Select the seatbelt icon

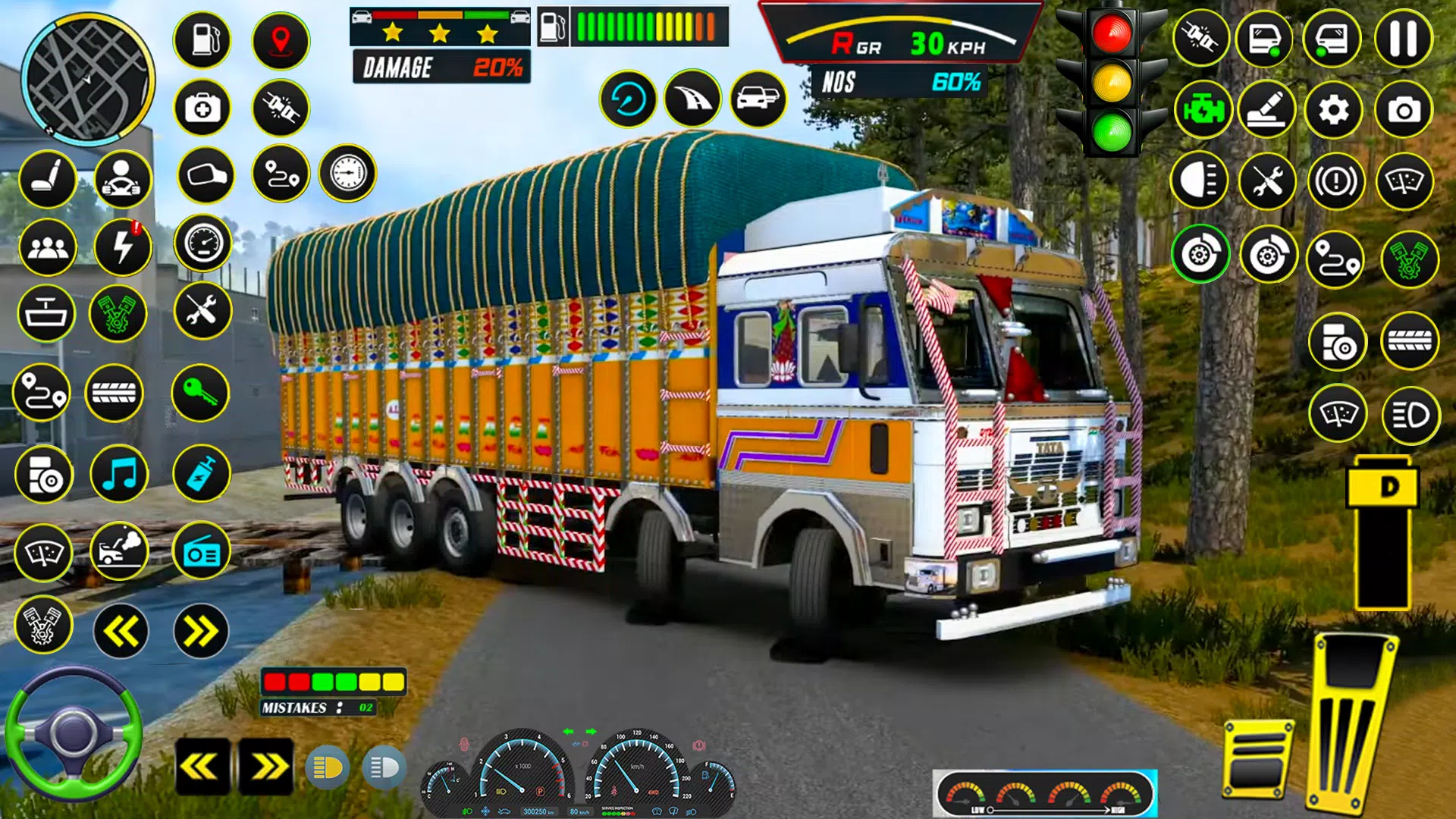coord(281,109)
